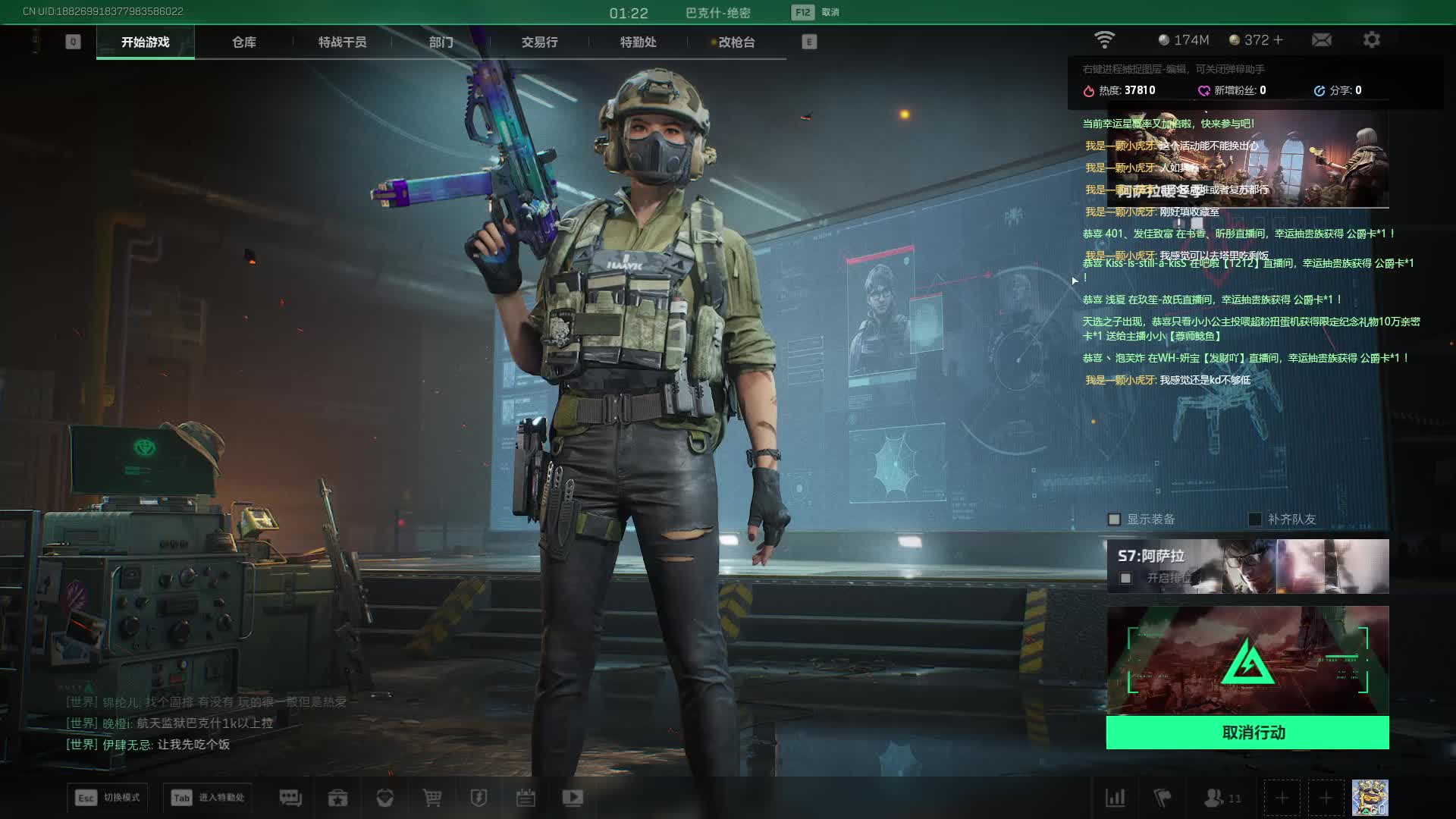Open settings with the gear icon
1456x819 pixels.
pyautogui.click(x=1372, y=40)
